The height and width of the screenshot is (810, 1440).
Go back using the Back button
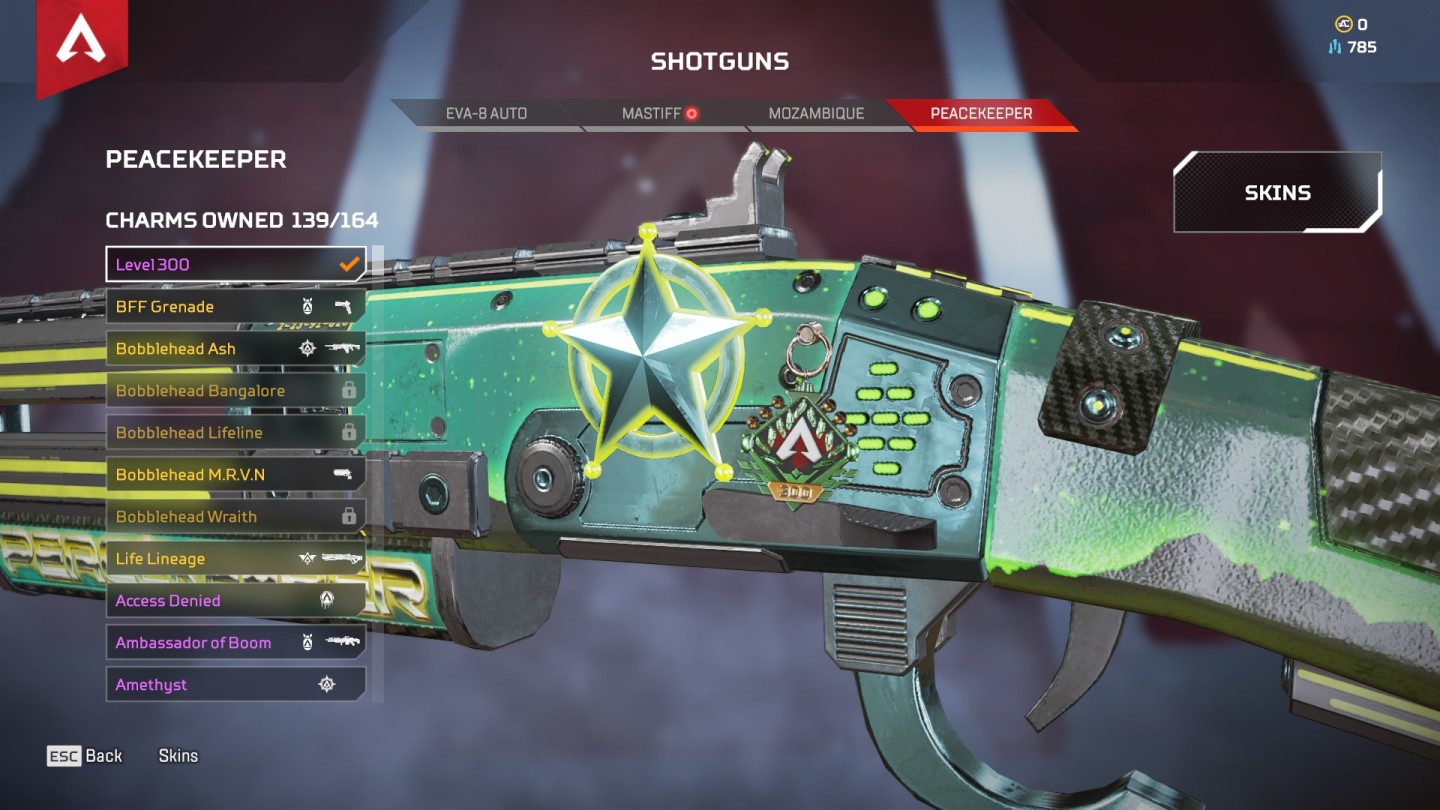pyautogui.click(x=85, y=756)
